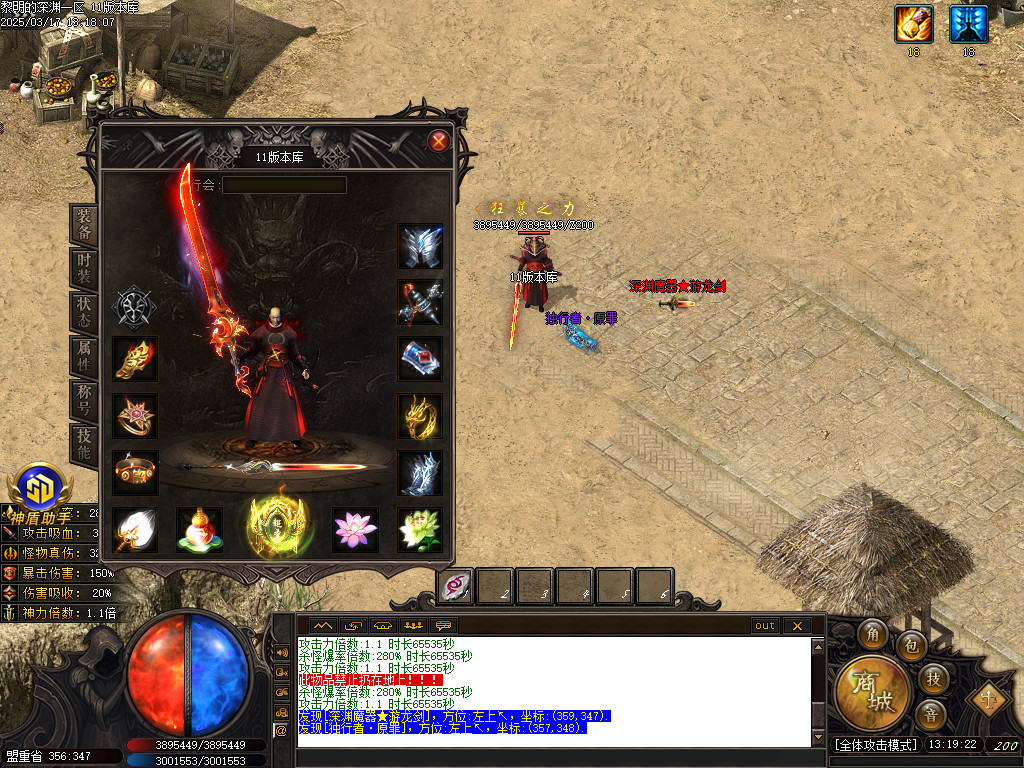This screenshot has width=1024, height=768.
Task: Select the golden dragon ring slot
Action: click(x=421, y=416)
